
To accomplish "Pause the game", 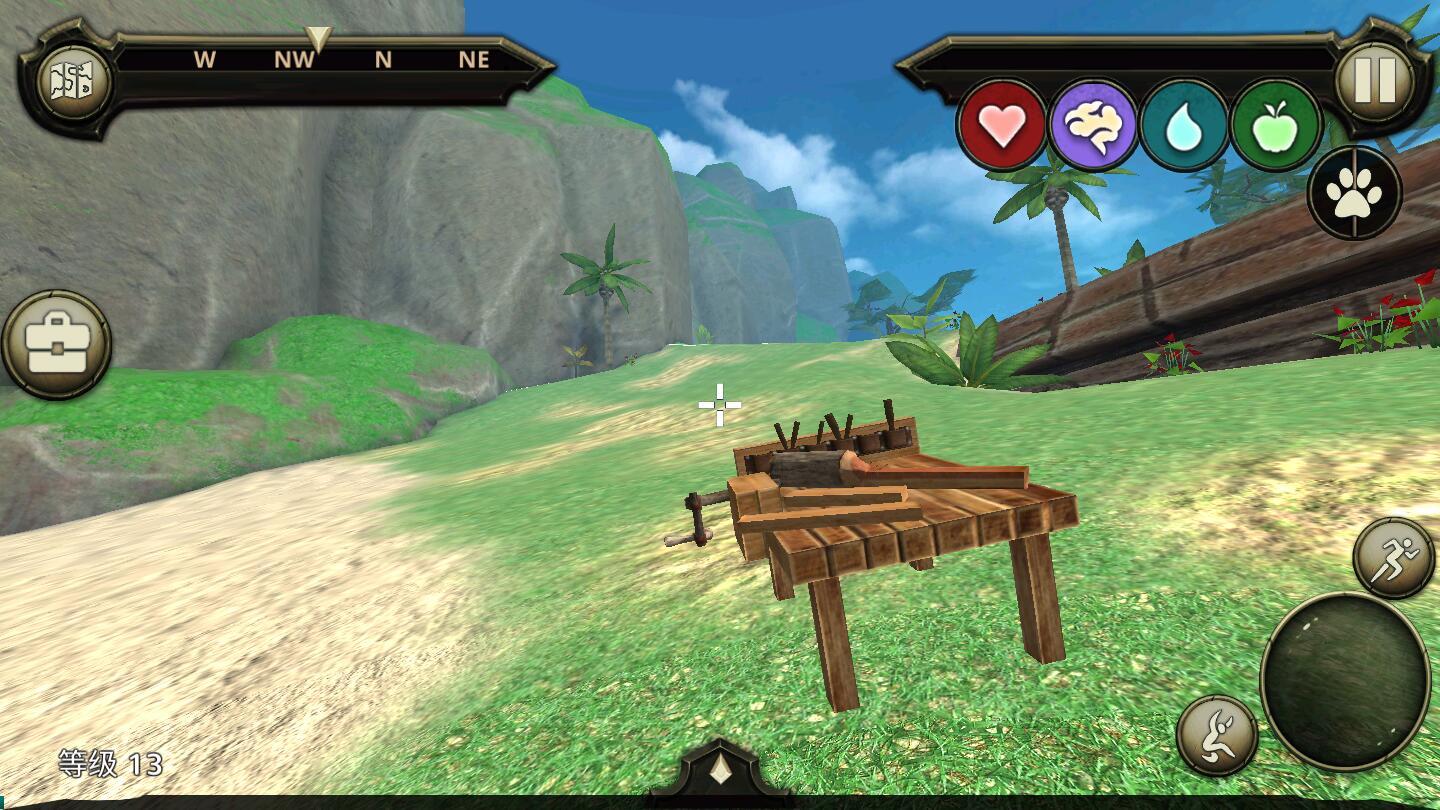I will click(x=1374, y=81).
